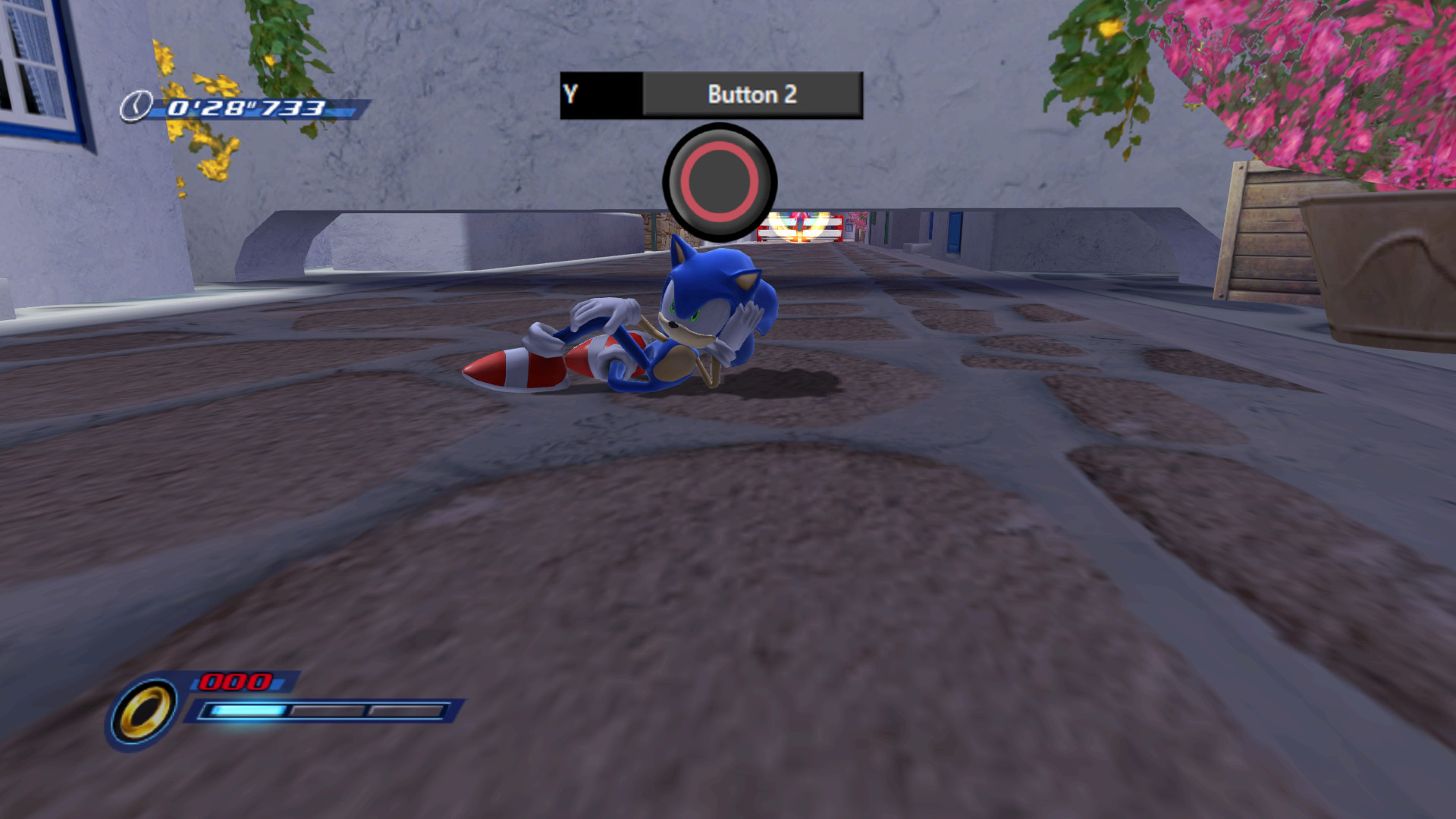This screenshot has width=1456, height=819.
Task: Click the Y key indicator in the prompt bar
Action: 570,93
